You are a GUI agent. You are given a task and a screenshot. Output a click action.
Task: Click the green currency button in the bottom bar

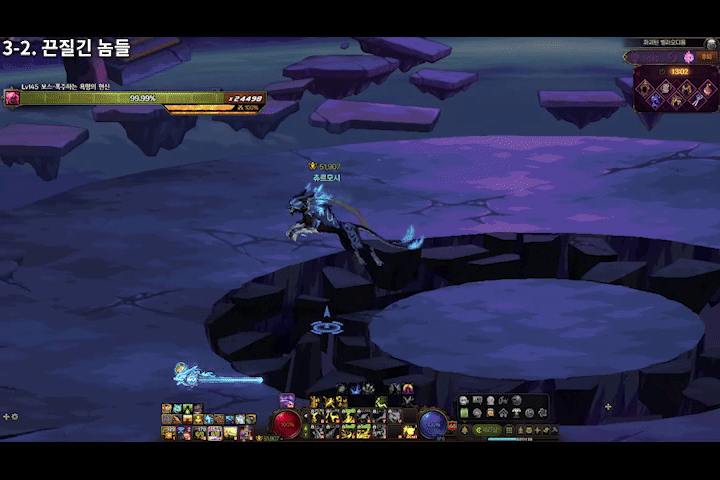coord(486,430)
